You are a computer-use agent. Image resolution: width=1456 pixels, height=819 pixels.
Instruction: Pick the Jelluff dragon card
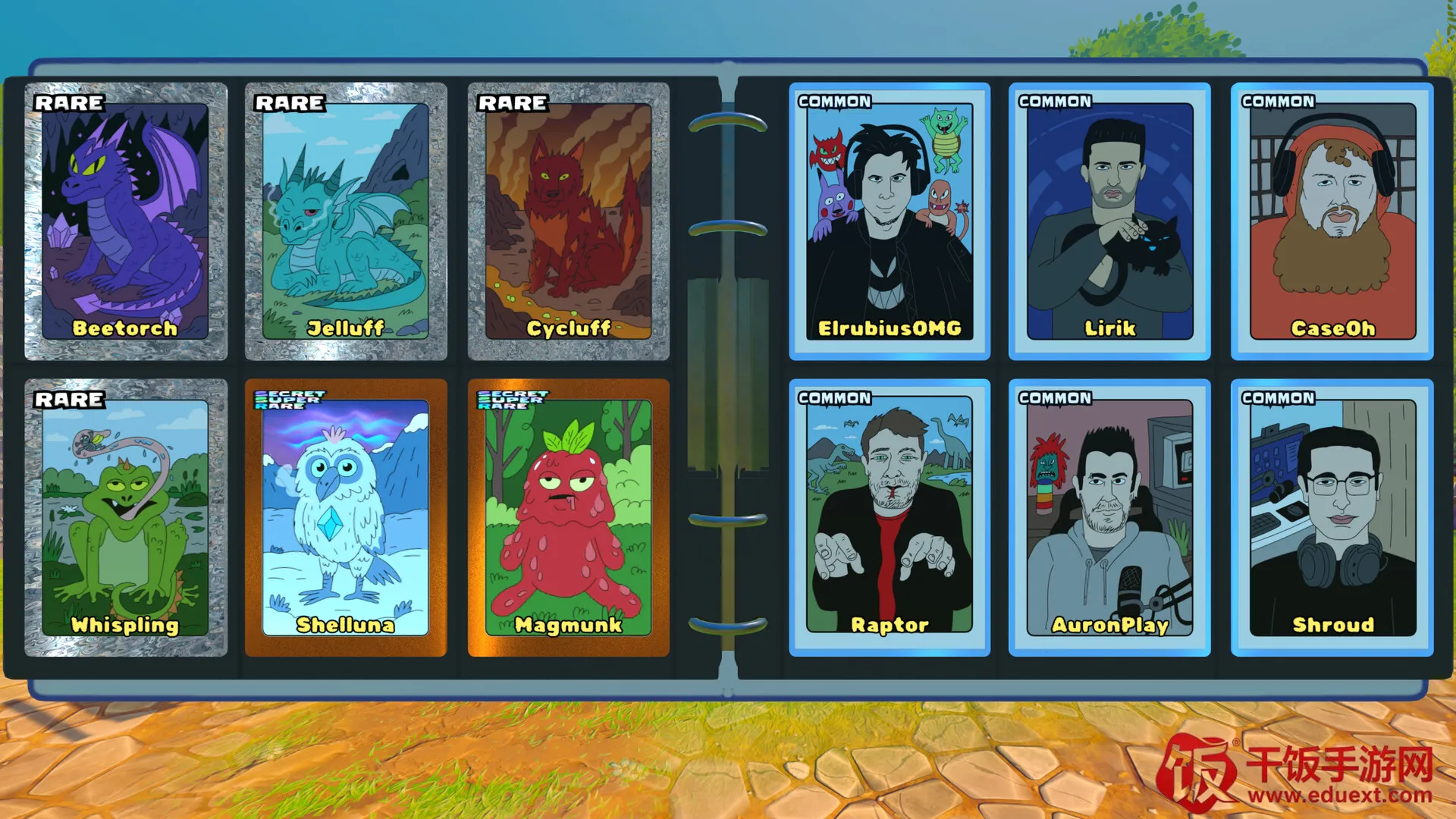pyautogui.click(x=346, y=221)
